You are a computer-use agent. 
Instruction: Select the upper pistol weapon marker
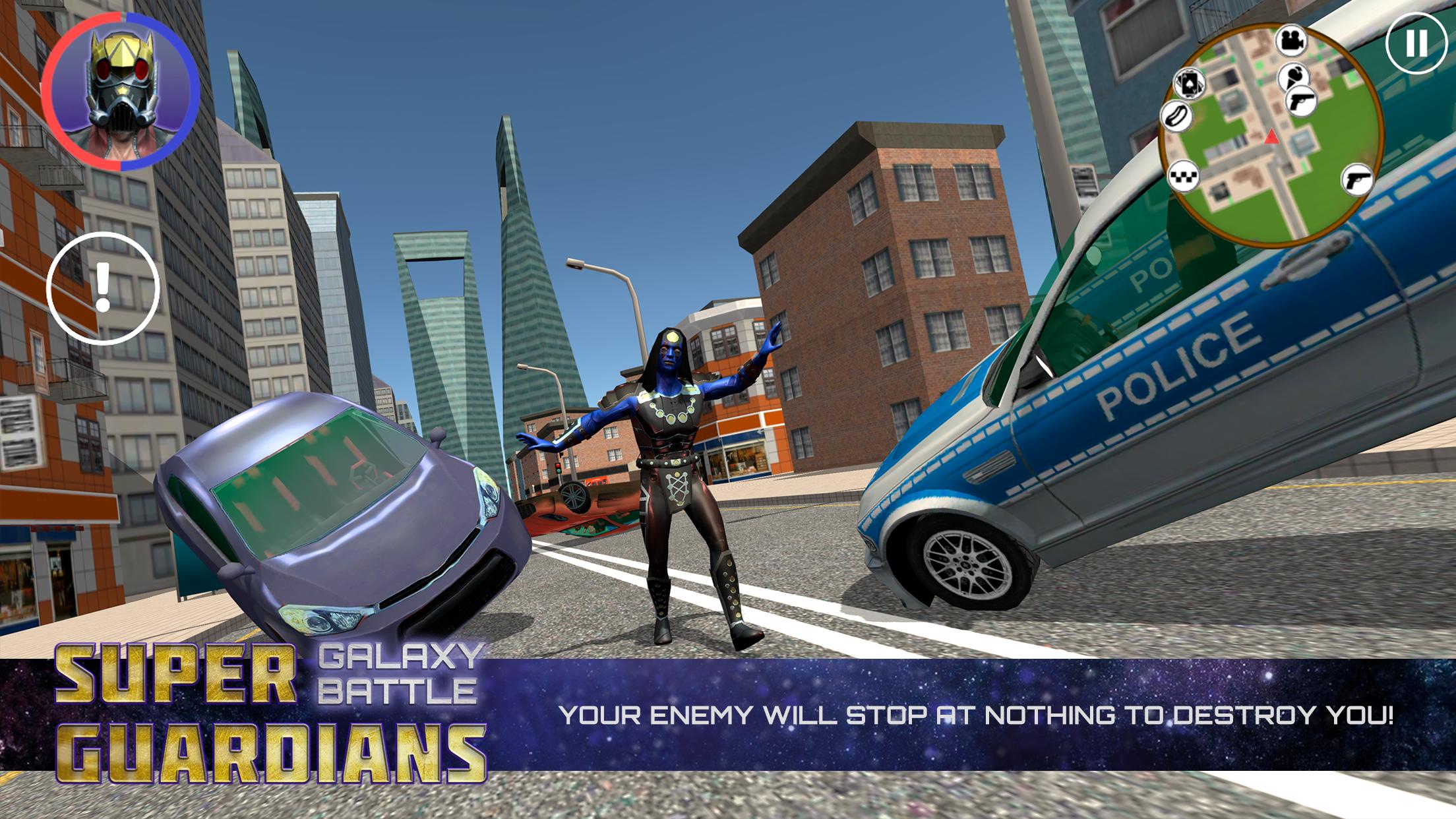[1302, 101]
